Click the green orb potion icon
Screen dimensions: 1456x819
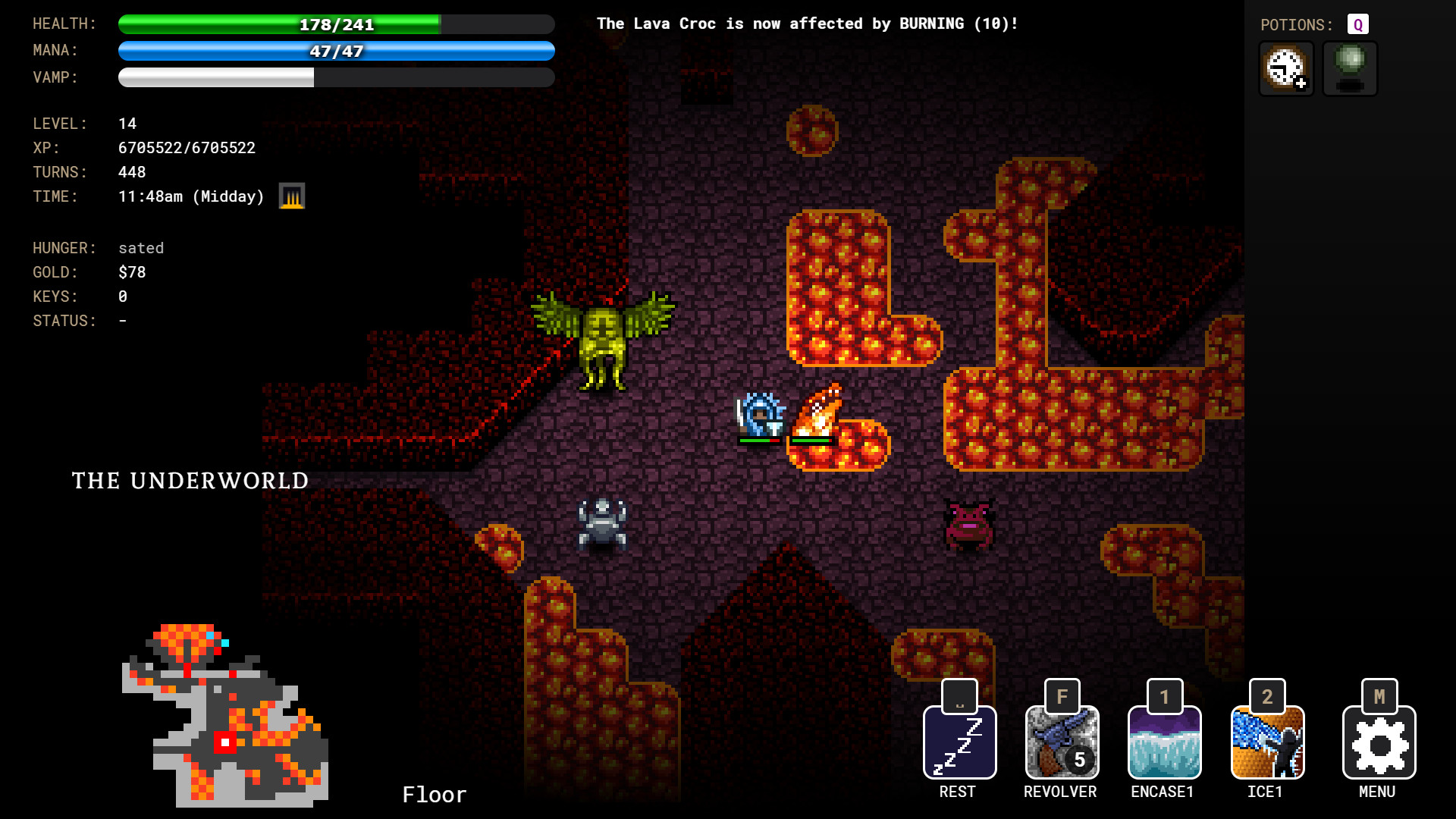click(1349, 68)
